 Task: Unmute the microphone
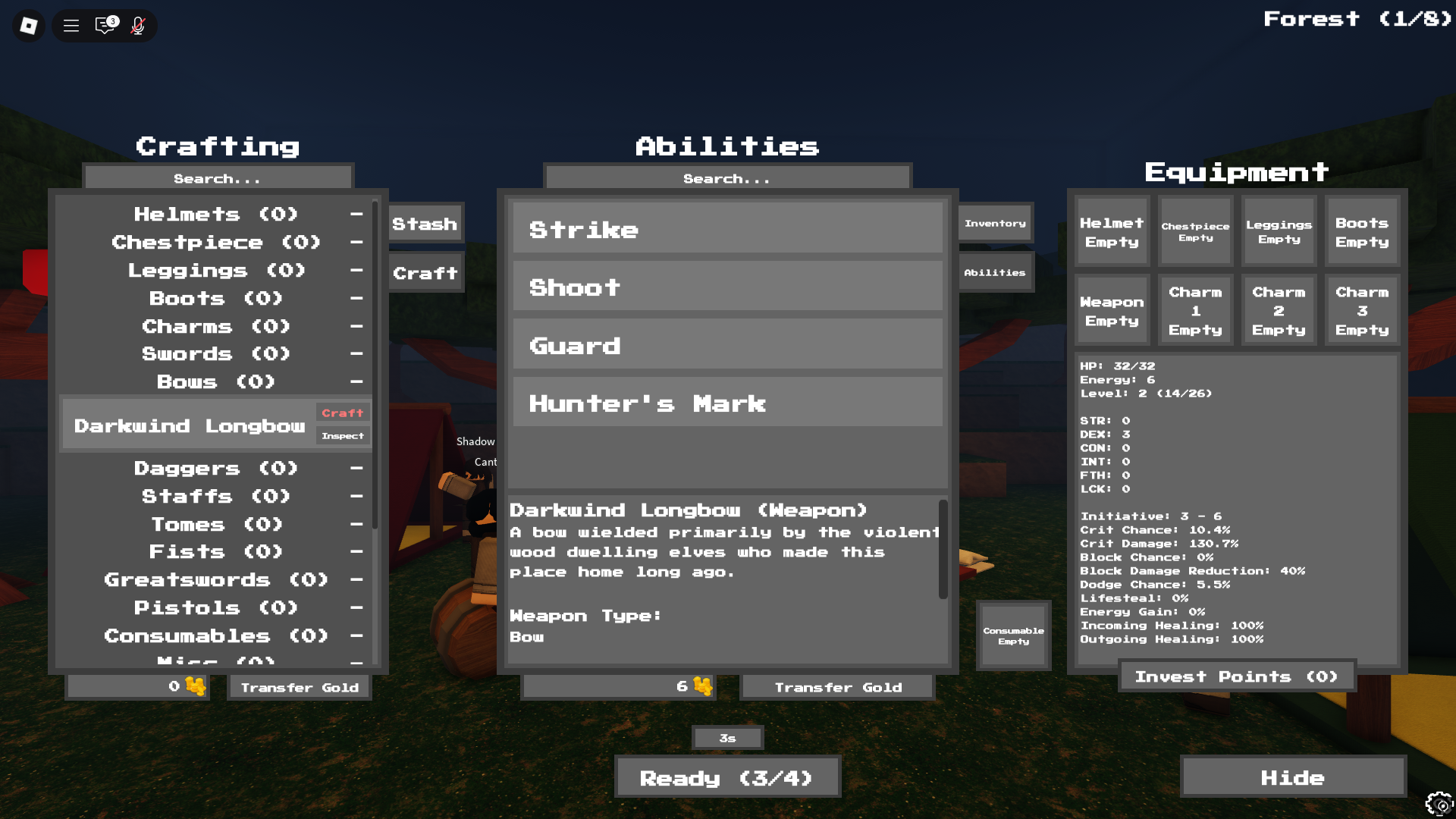point(137,25)
